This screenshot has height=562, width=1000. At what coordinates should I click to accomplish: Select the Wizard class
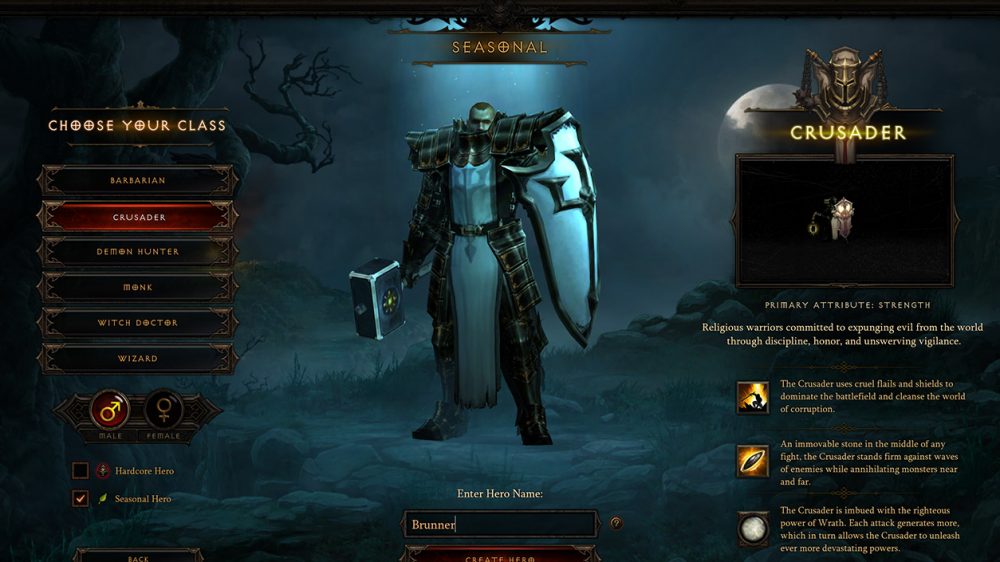point(137,358)
